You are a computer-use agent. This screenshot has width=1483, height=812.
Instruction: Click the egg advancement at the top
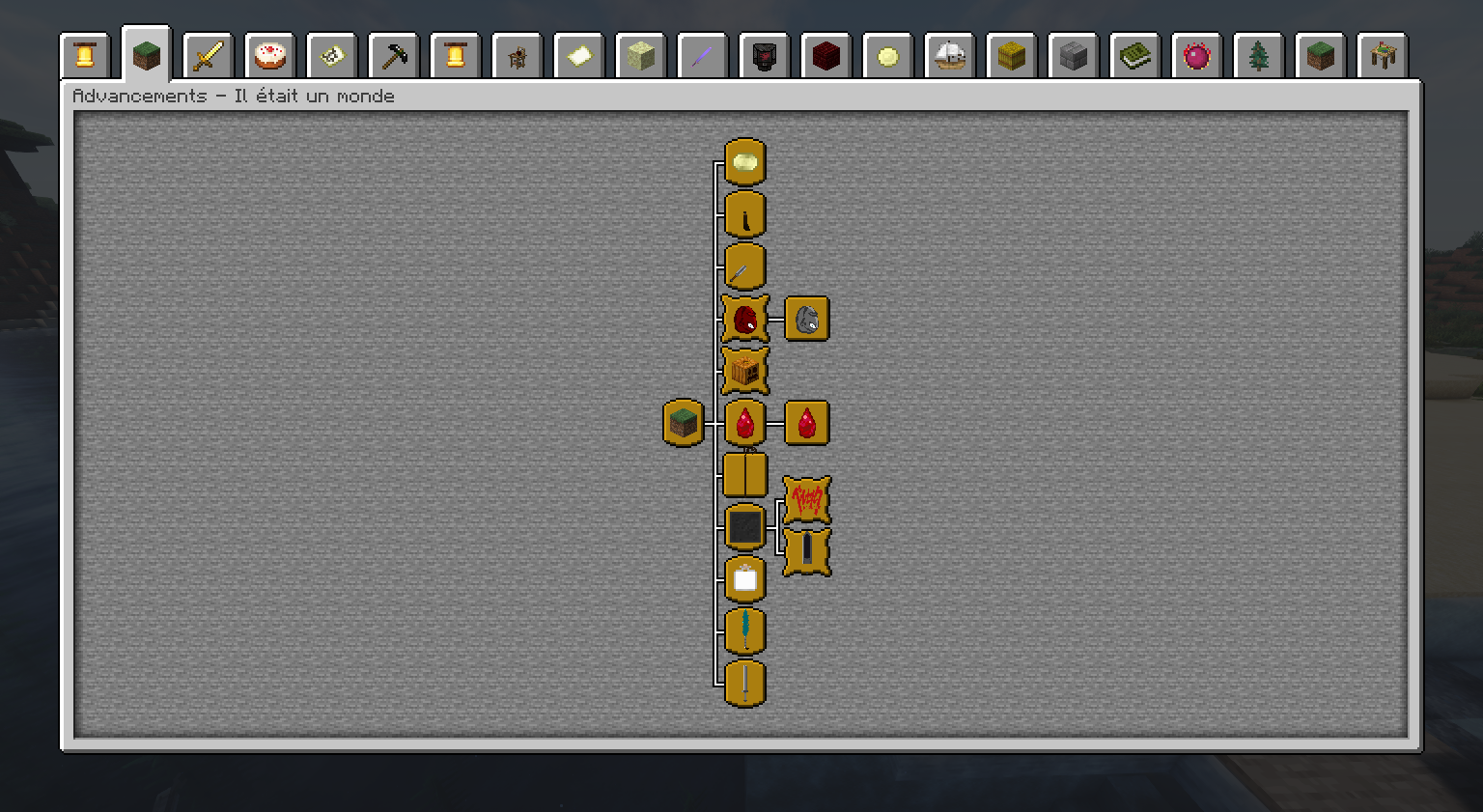tap(743, 162)
